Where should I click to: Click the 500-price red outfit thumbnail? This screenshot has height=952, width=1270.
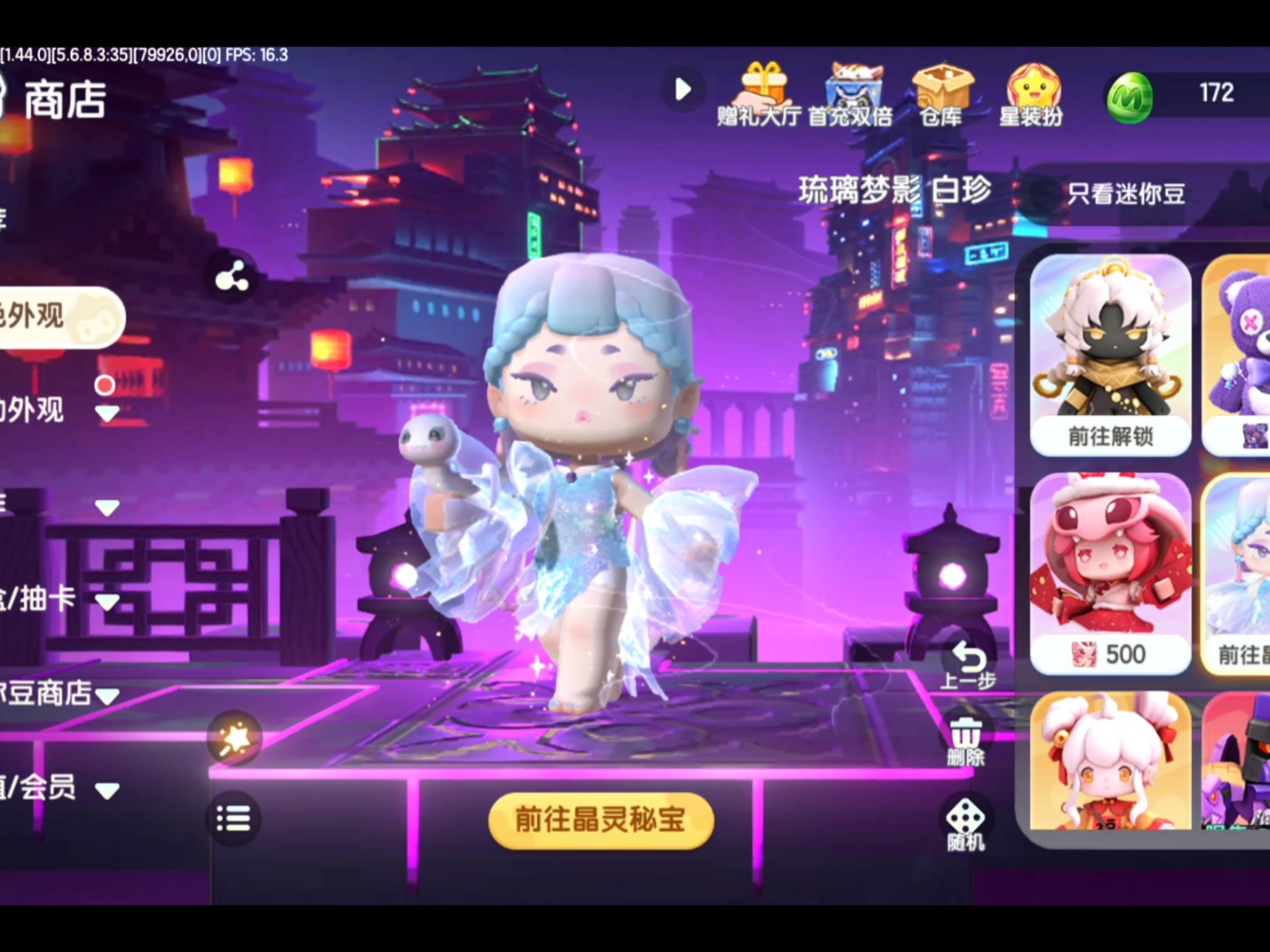1111,575
